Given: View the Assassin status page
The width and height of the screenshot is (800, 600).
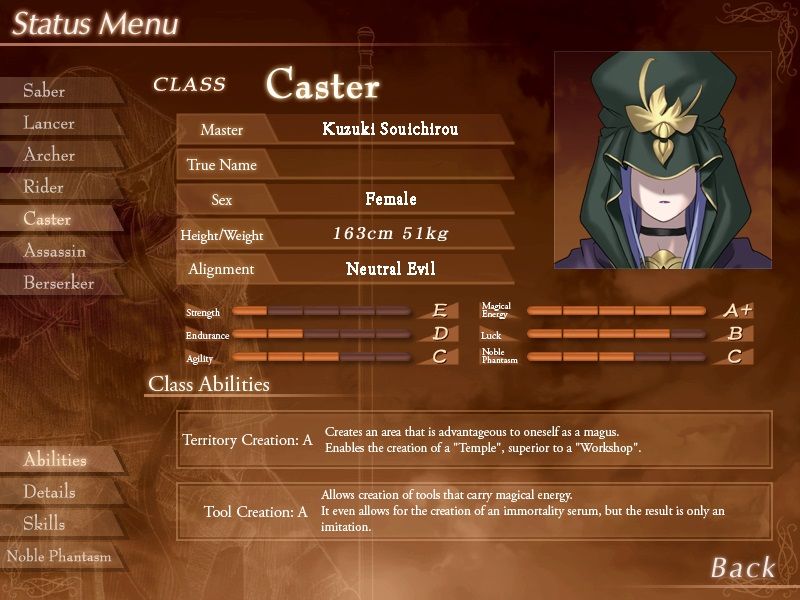Looking at the screenshot, I should click(x=55, y=251).
